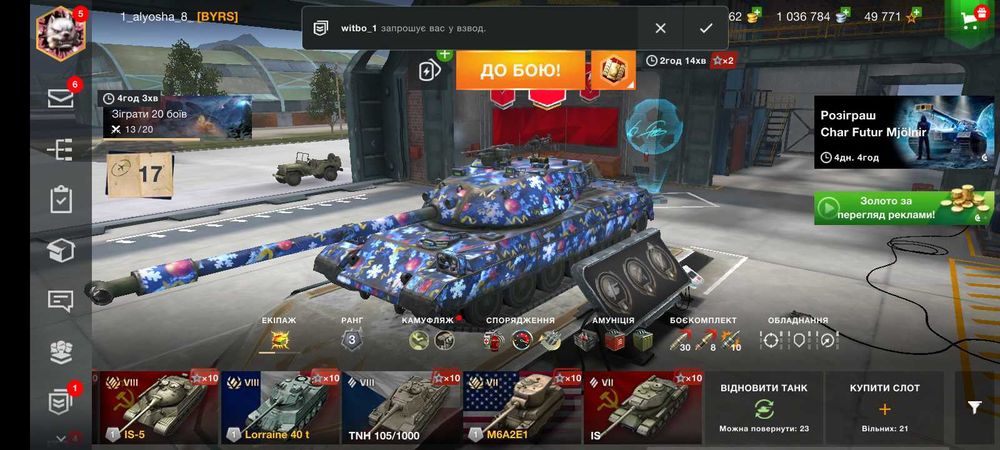Open the tech tree icon
Viewport: 1000px width, 450px height.
(x=61, y=149)
